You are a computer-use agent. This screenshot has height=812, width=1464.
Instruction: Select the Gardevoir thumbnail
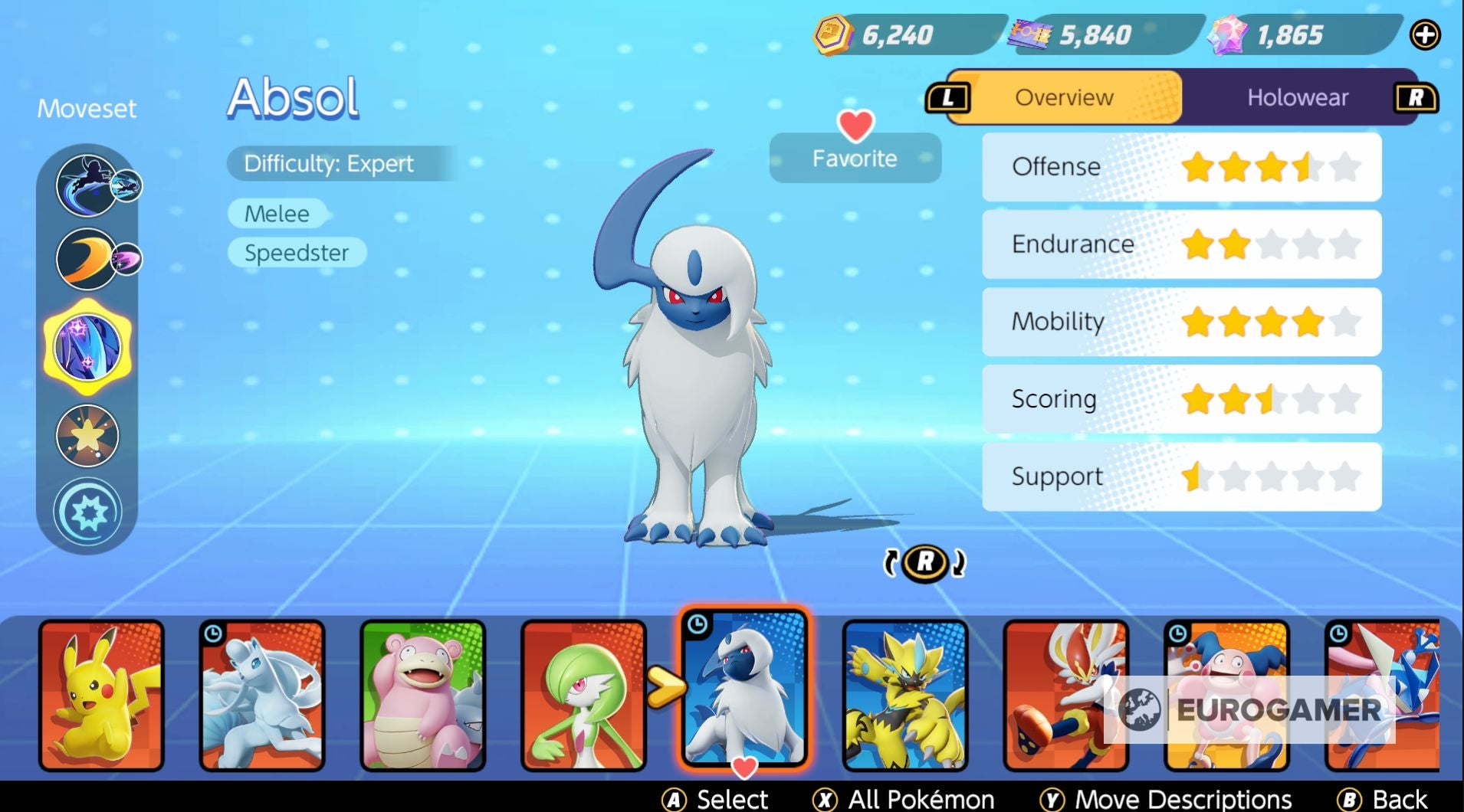583,693
